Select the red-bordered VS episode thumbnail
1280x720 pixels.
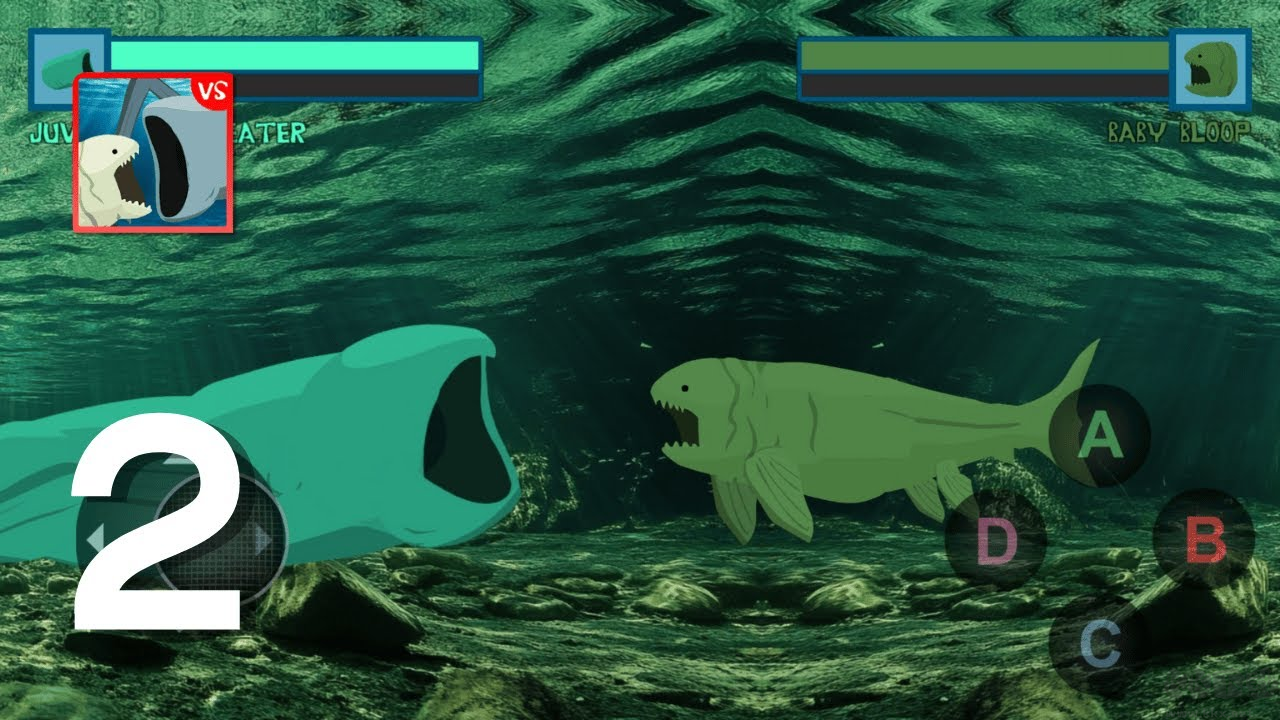point(155,155)
